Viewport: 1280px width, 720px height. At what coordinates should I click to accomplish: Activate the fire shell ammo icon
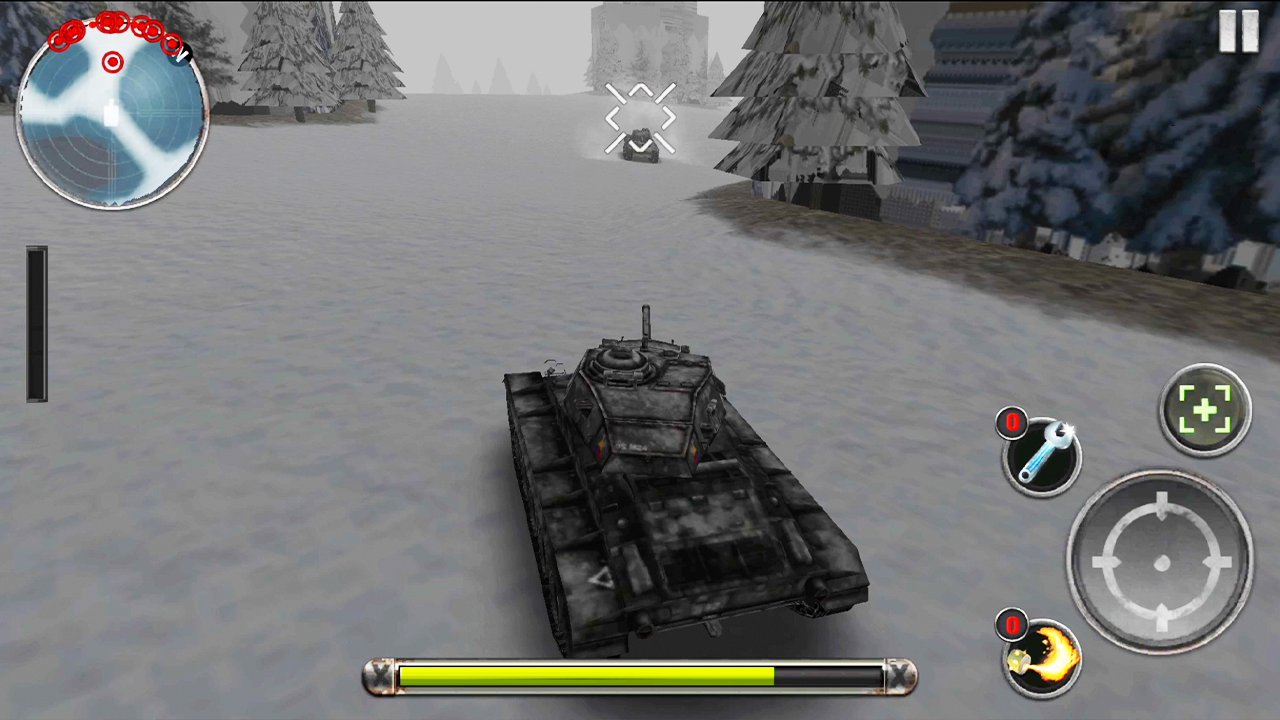click(x=1040, y=655)
